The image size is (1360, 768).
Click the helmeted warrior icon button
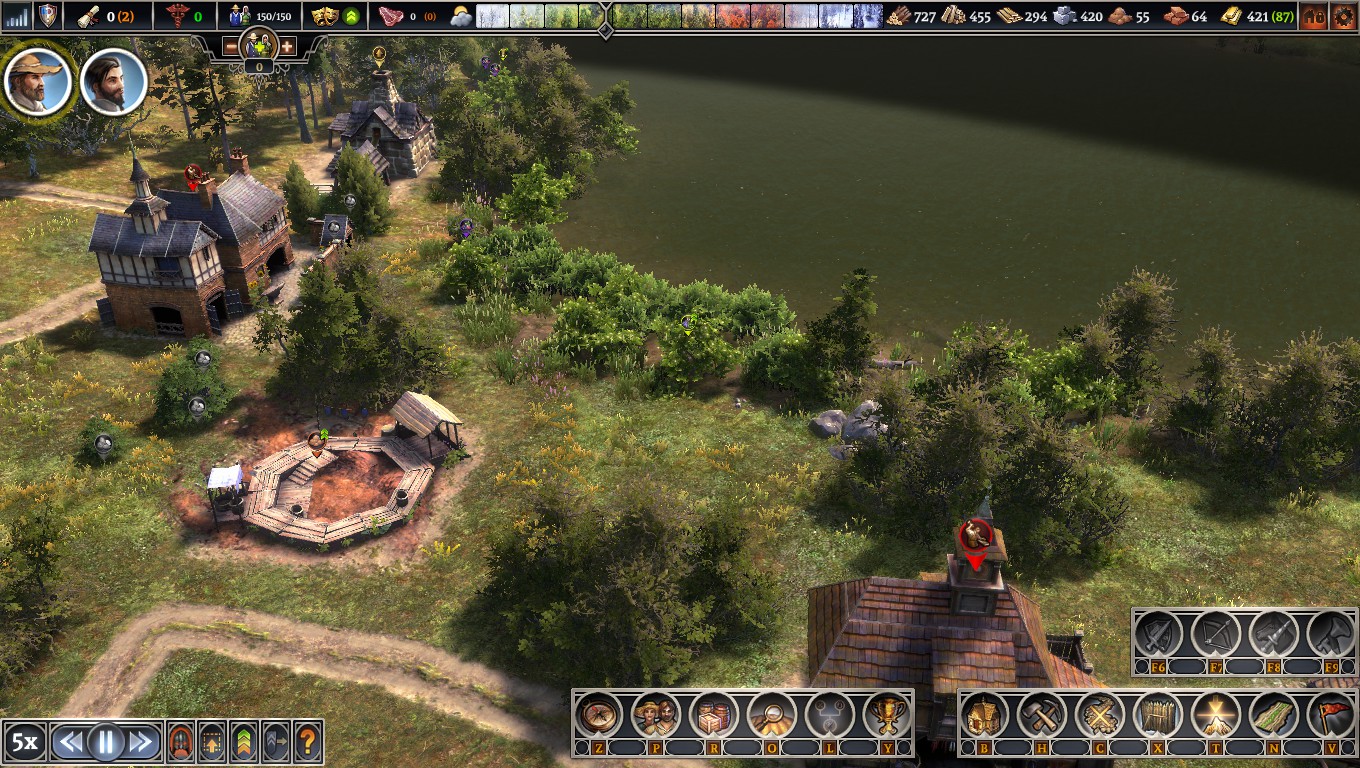(x=181, y=742)
